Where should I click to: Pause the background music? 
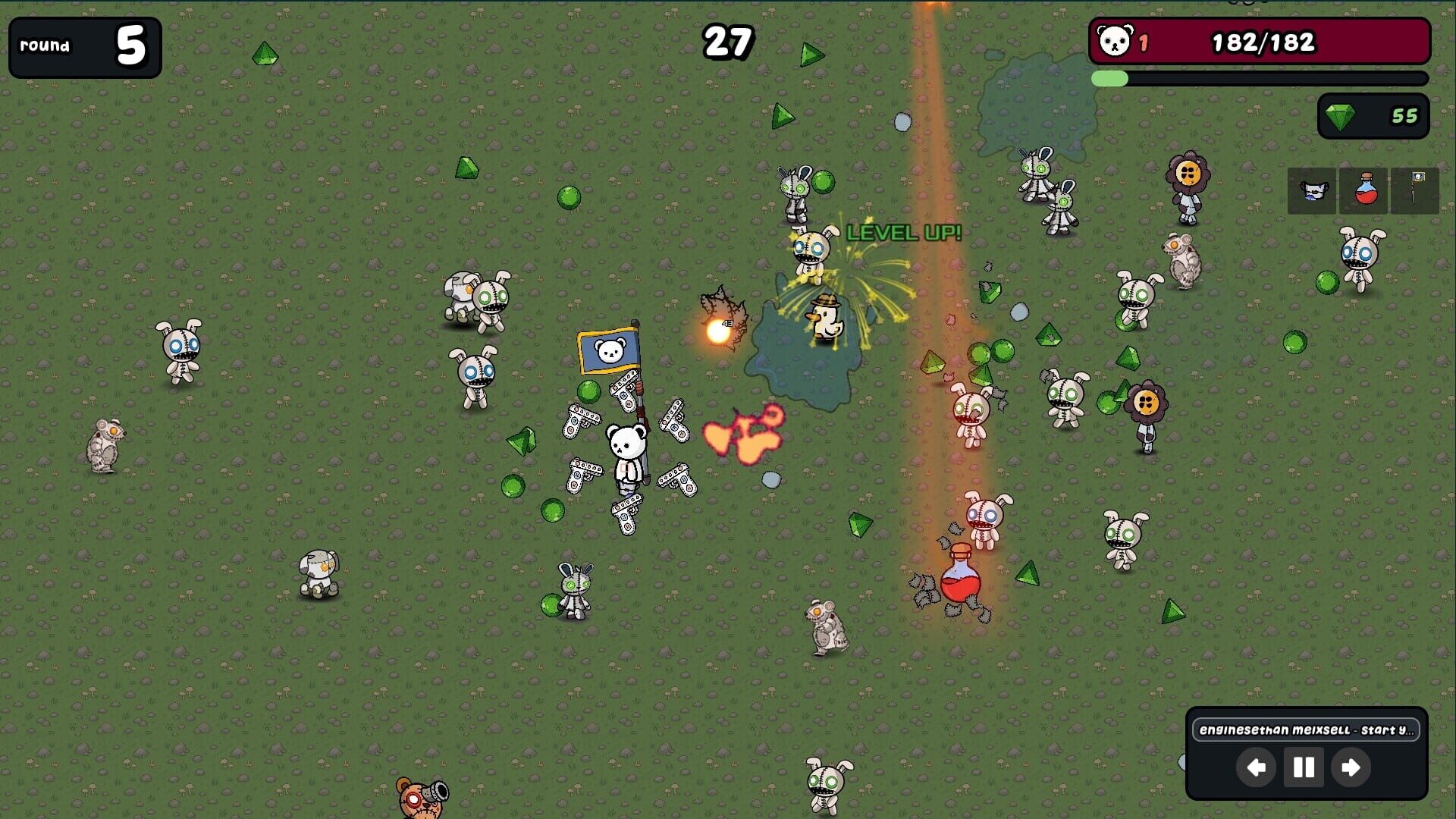(1303, 767)
